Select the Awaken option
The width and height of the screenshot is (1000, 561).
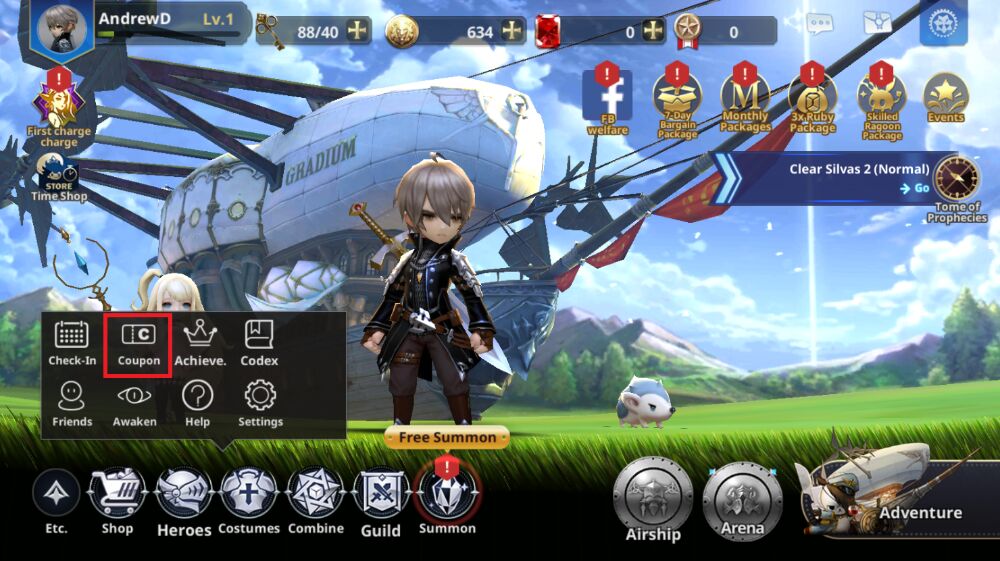coord(134,405)
